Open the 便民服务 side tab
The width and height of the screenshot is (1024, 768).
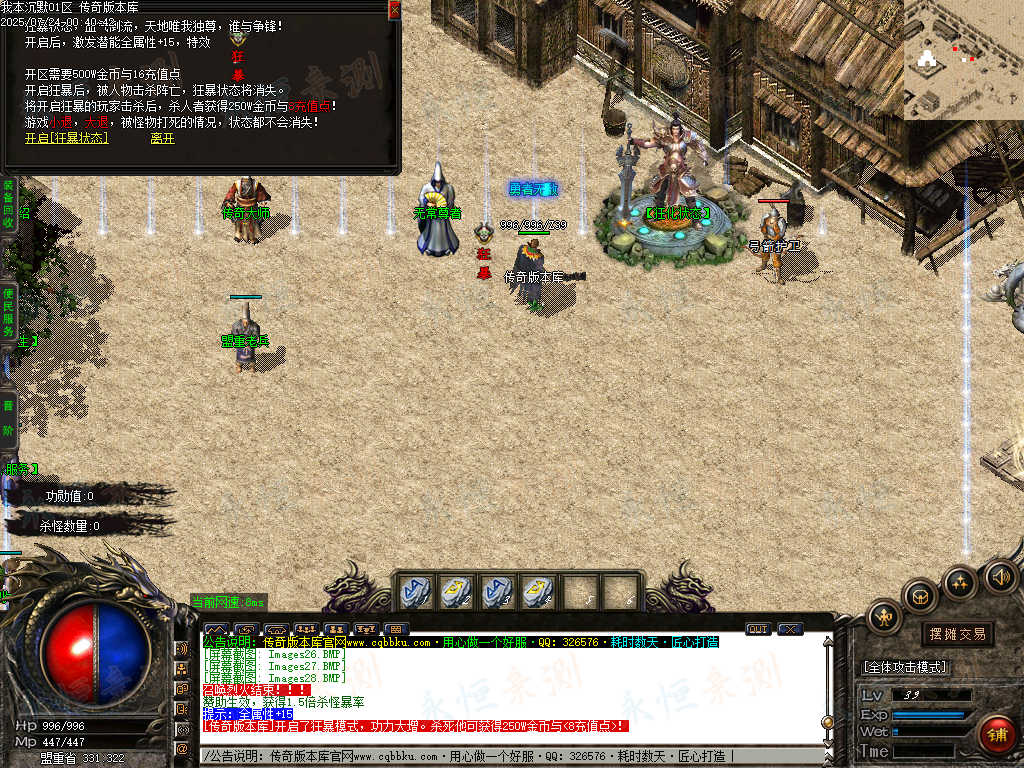[x=7, y=310]
